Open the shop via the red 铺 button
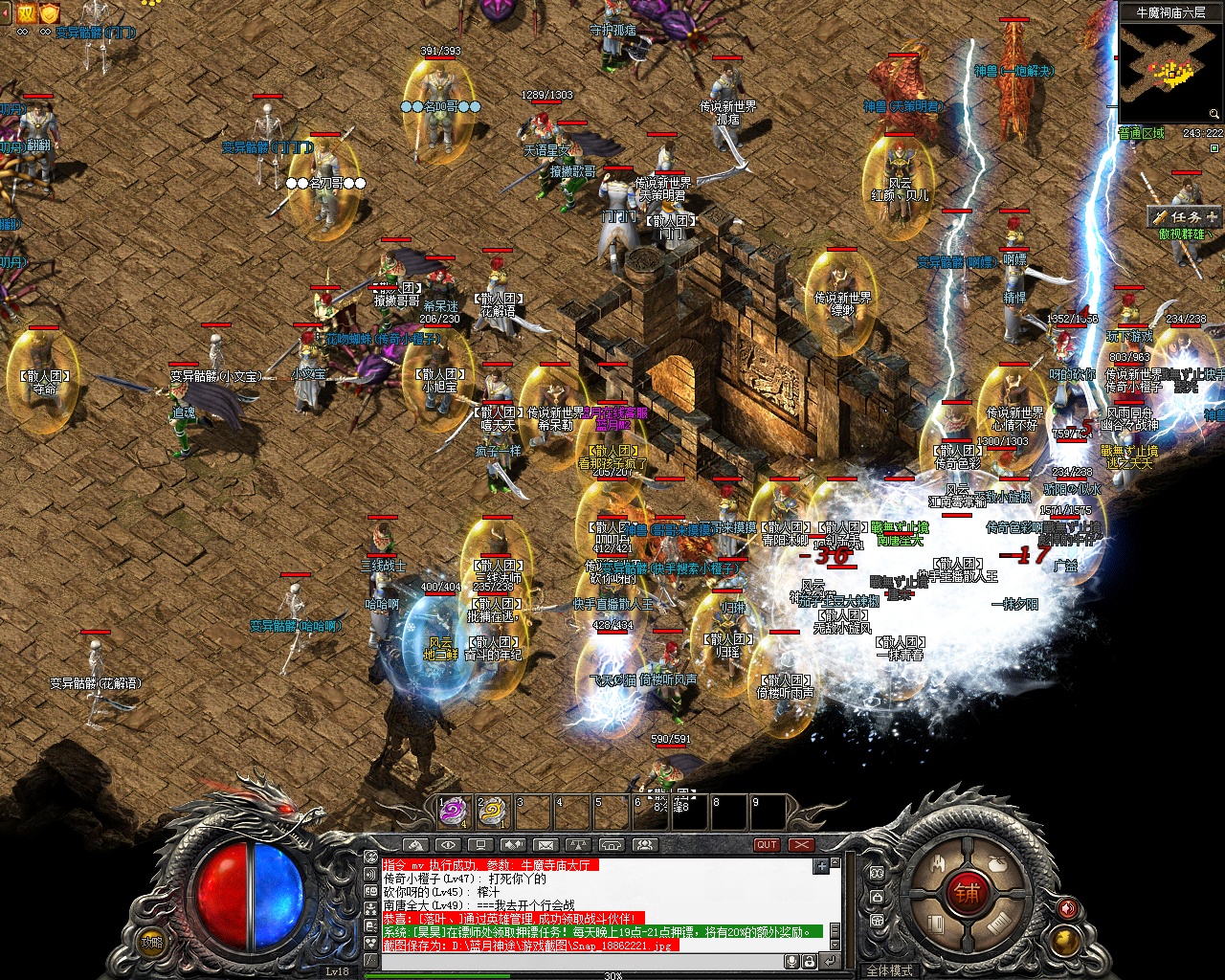 (x=965, y=894)
